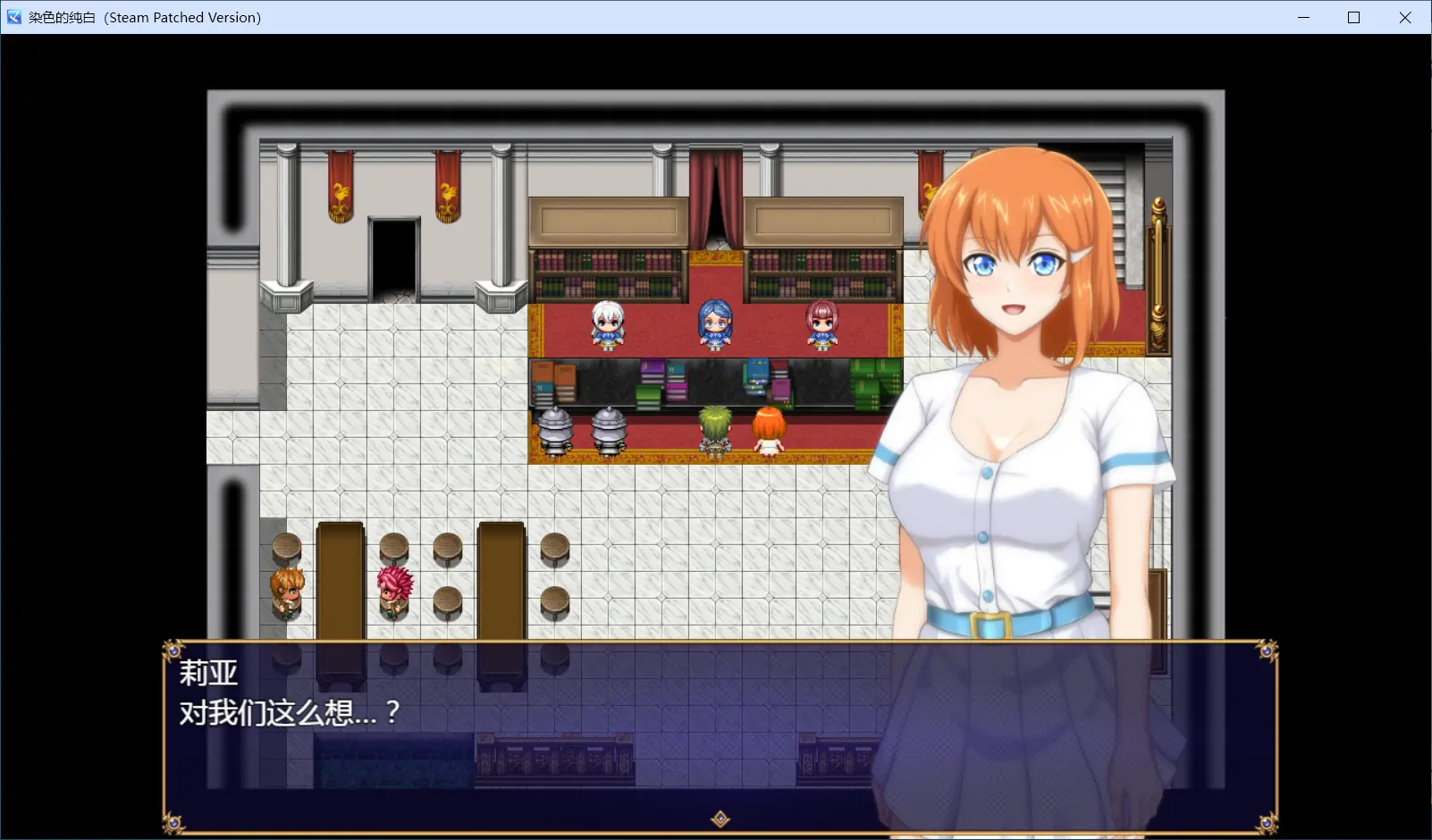This screenshot has height=840, width=1432.
Task: Minimize the game window
Action: (1304, 18)
